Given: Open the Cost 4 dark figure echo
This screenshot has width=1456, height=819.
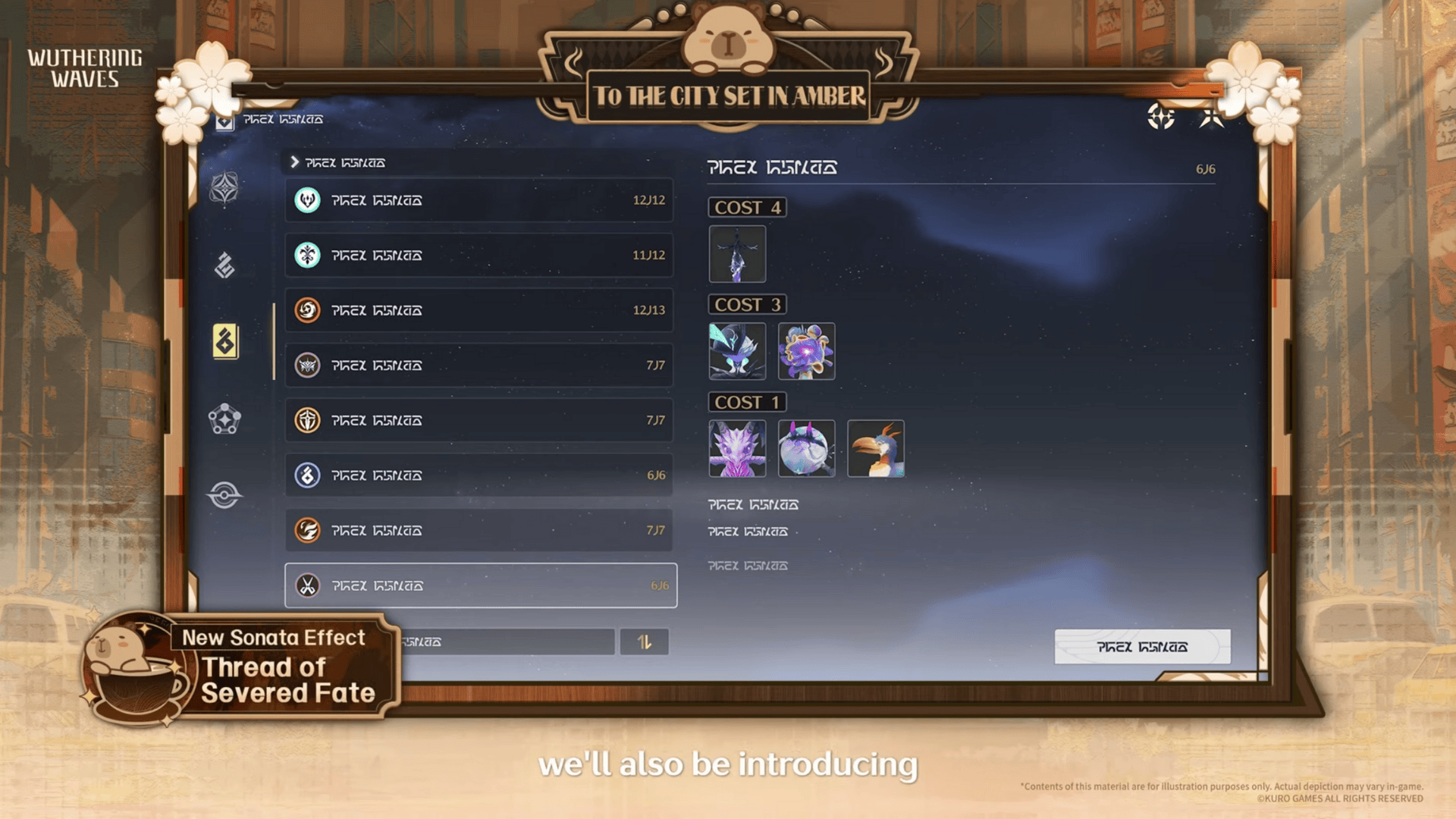Looking at the screenshot, I should click(x=737, y=254).
